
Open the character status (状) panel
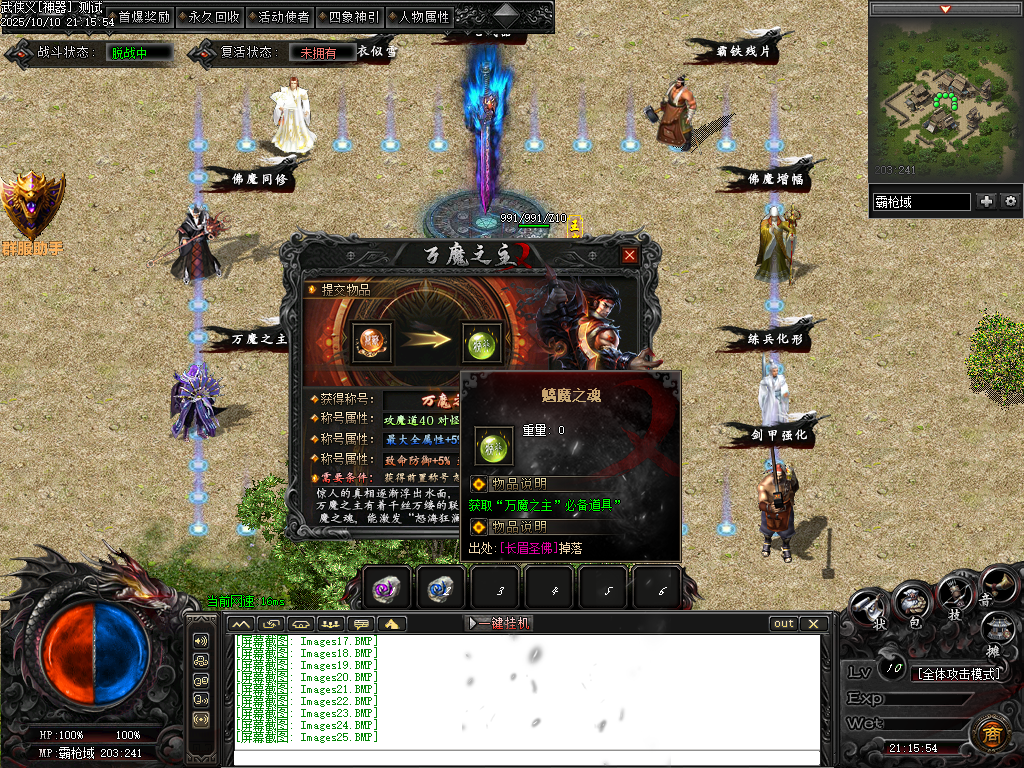(867, 607)
